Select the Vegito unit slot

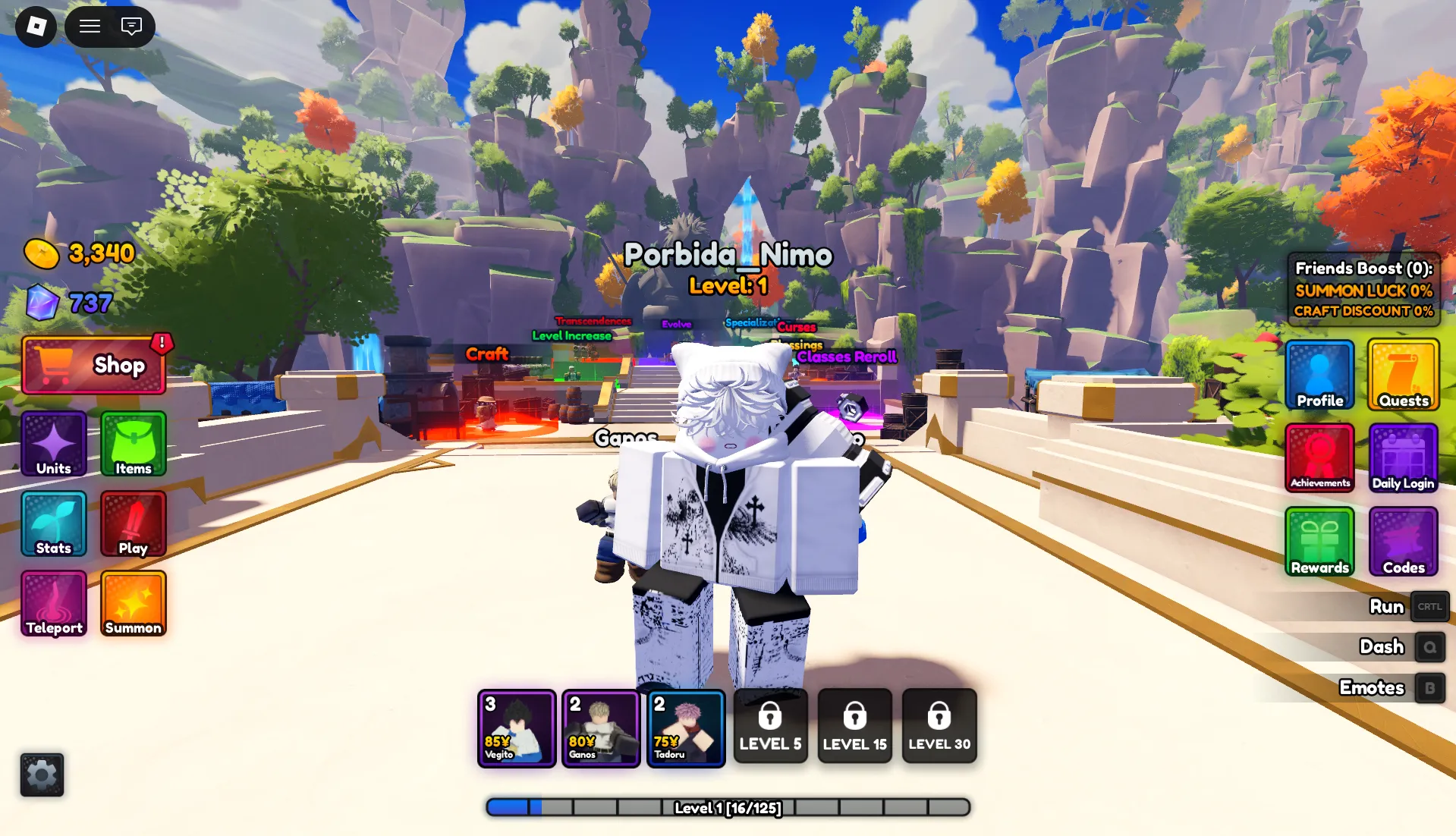point(517,728)
